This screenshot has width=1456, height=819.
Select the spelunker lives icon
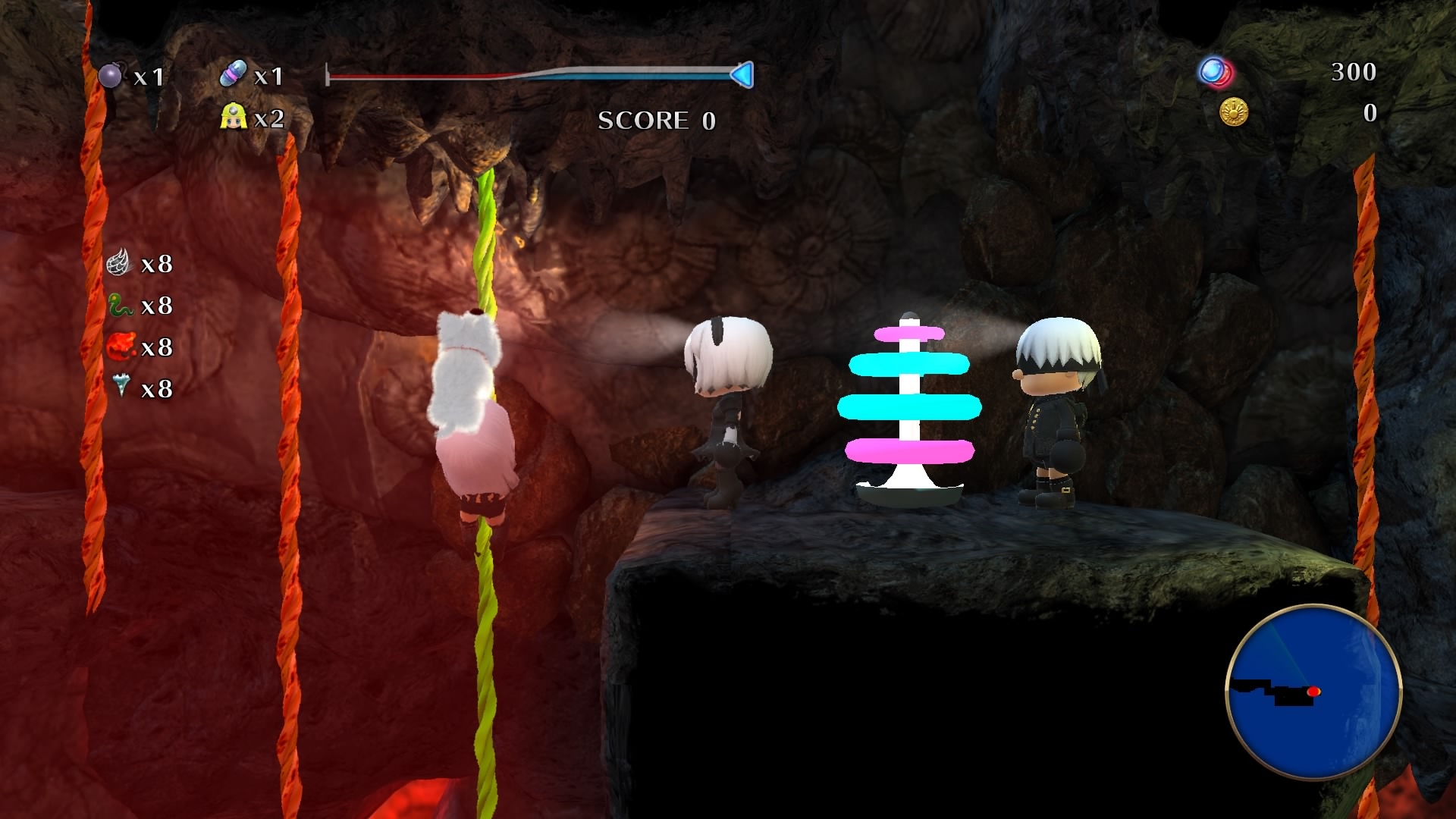234,117
